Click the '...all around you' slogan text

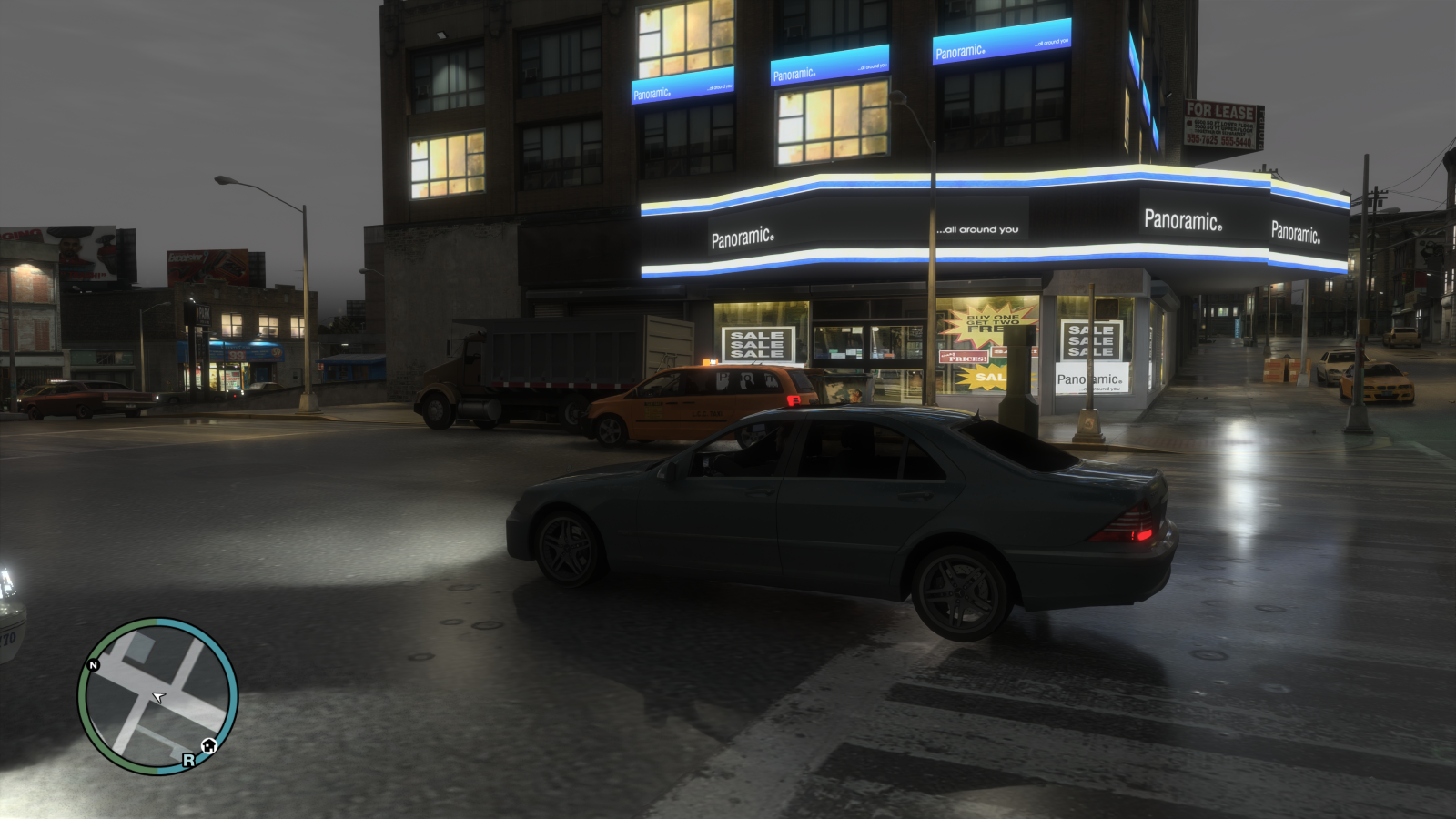tap(979, 230)
